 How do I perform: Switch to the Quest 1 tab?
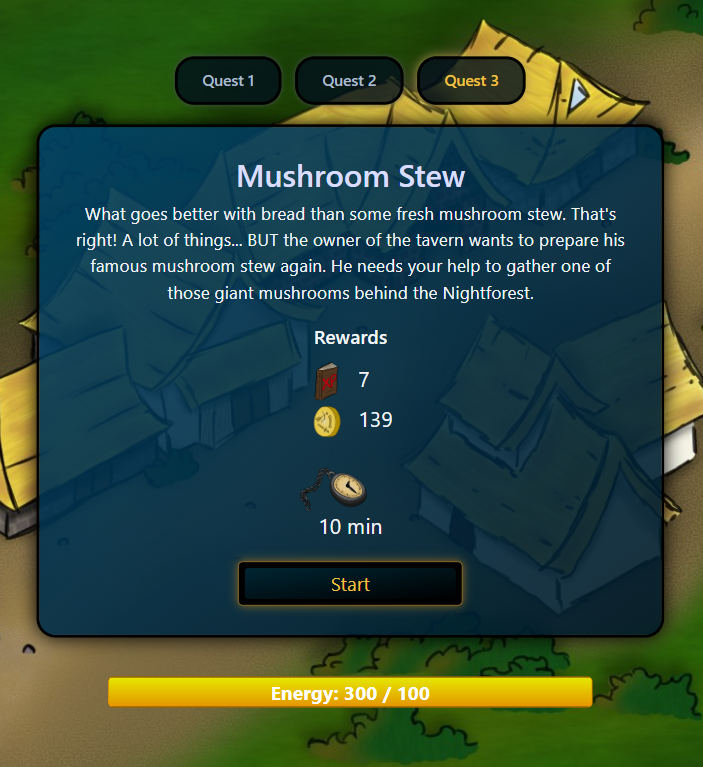click(228, 81)
